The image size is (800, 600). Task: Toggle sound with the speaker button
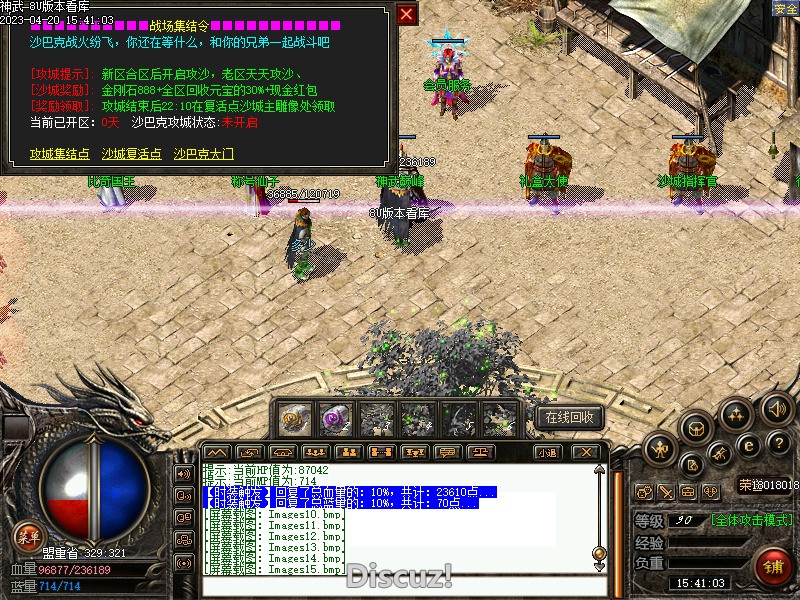[x=777, y=409]
